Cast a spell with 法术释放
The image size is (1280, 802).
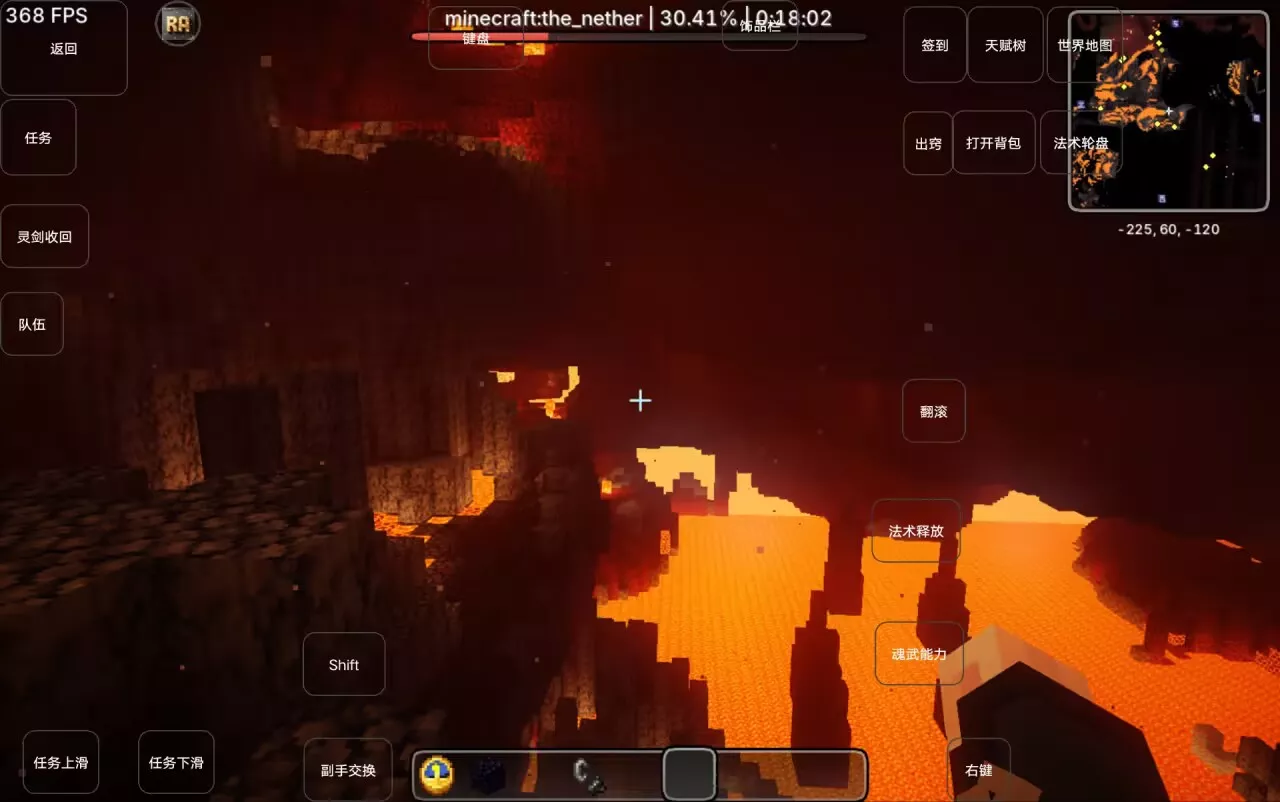click(916, 531)
